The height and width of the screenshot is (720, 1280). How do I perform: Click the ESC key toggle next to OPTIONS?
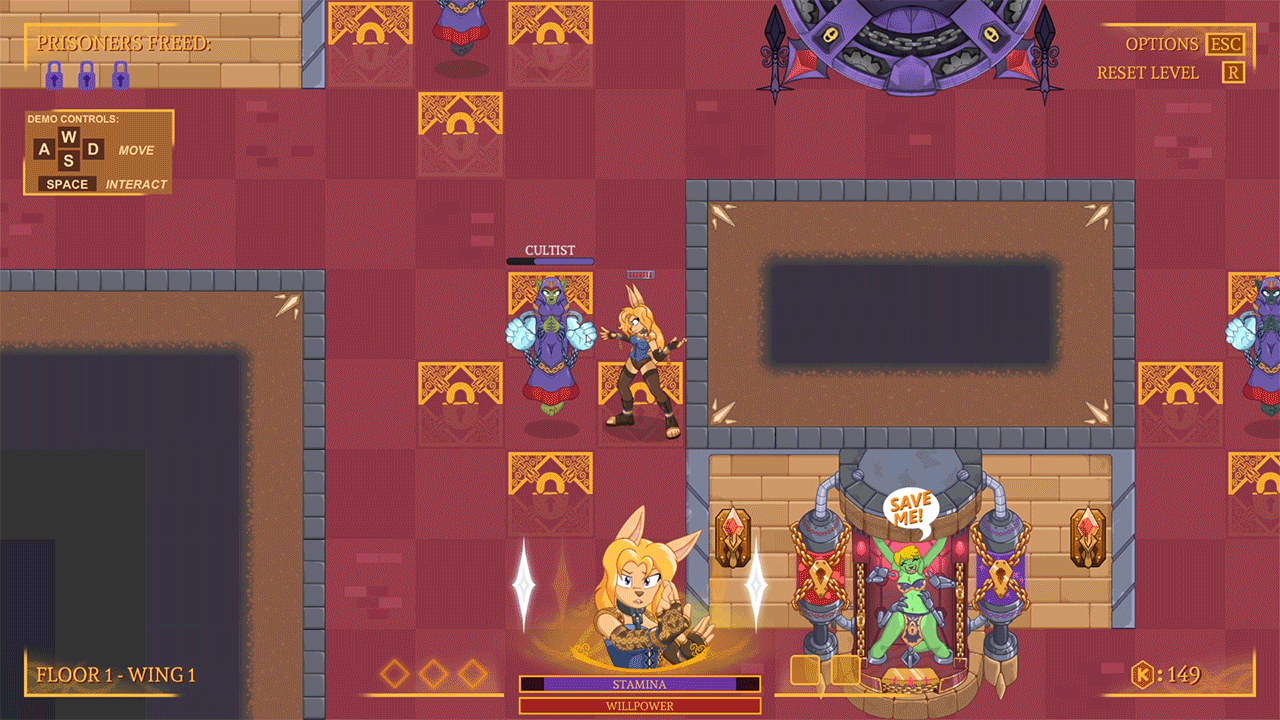(x=1227, y=44)
